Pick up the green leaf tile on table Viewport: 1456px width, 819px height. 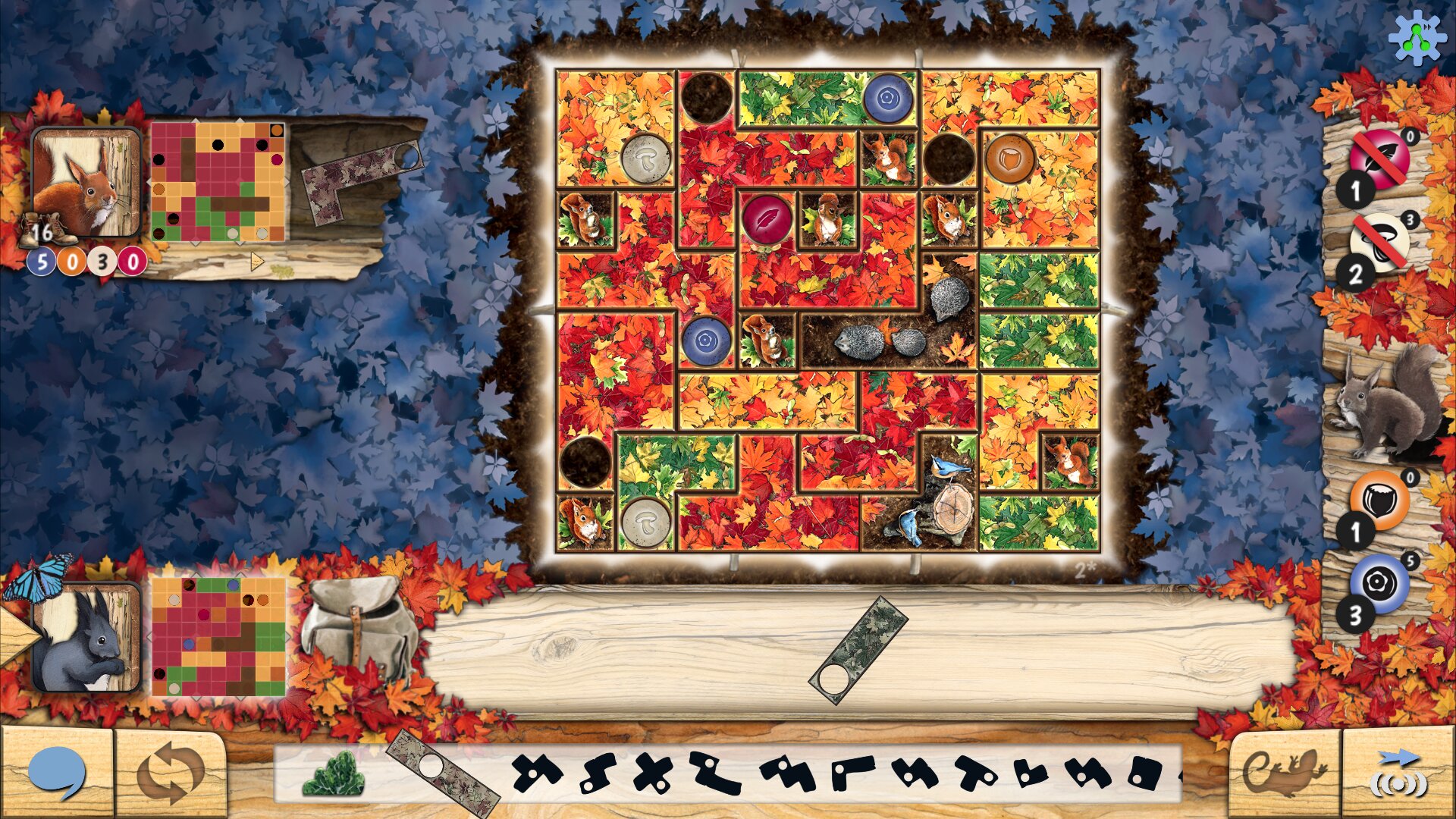coord(859,650)
